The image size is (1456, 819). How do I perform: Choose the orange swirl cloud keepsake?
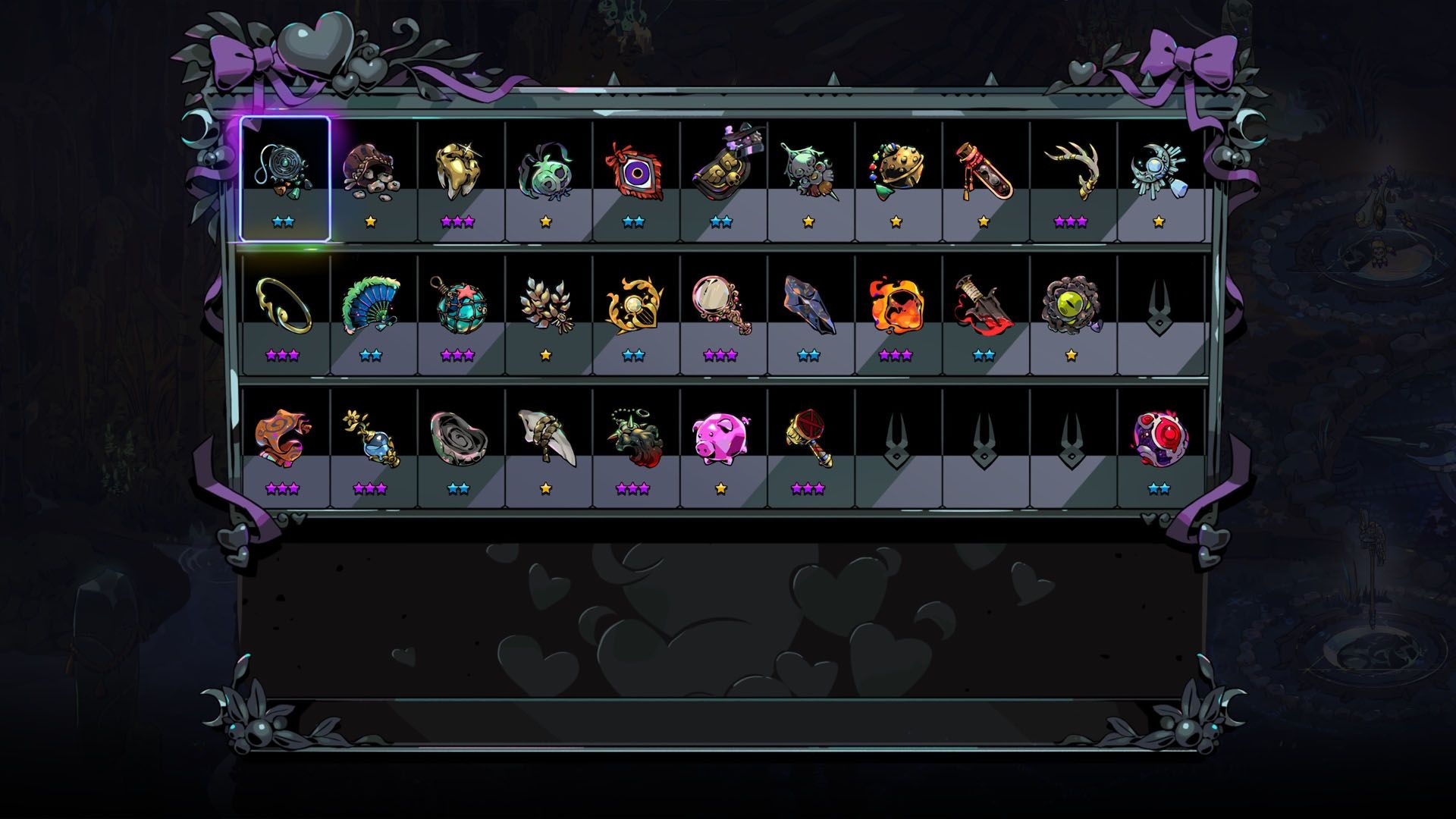click(x=283, y=438)
